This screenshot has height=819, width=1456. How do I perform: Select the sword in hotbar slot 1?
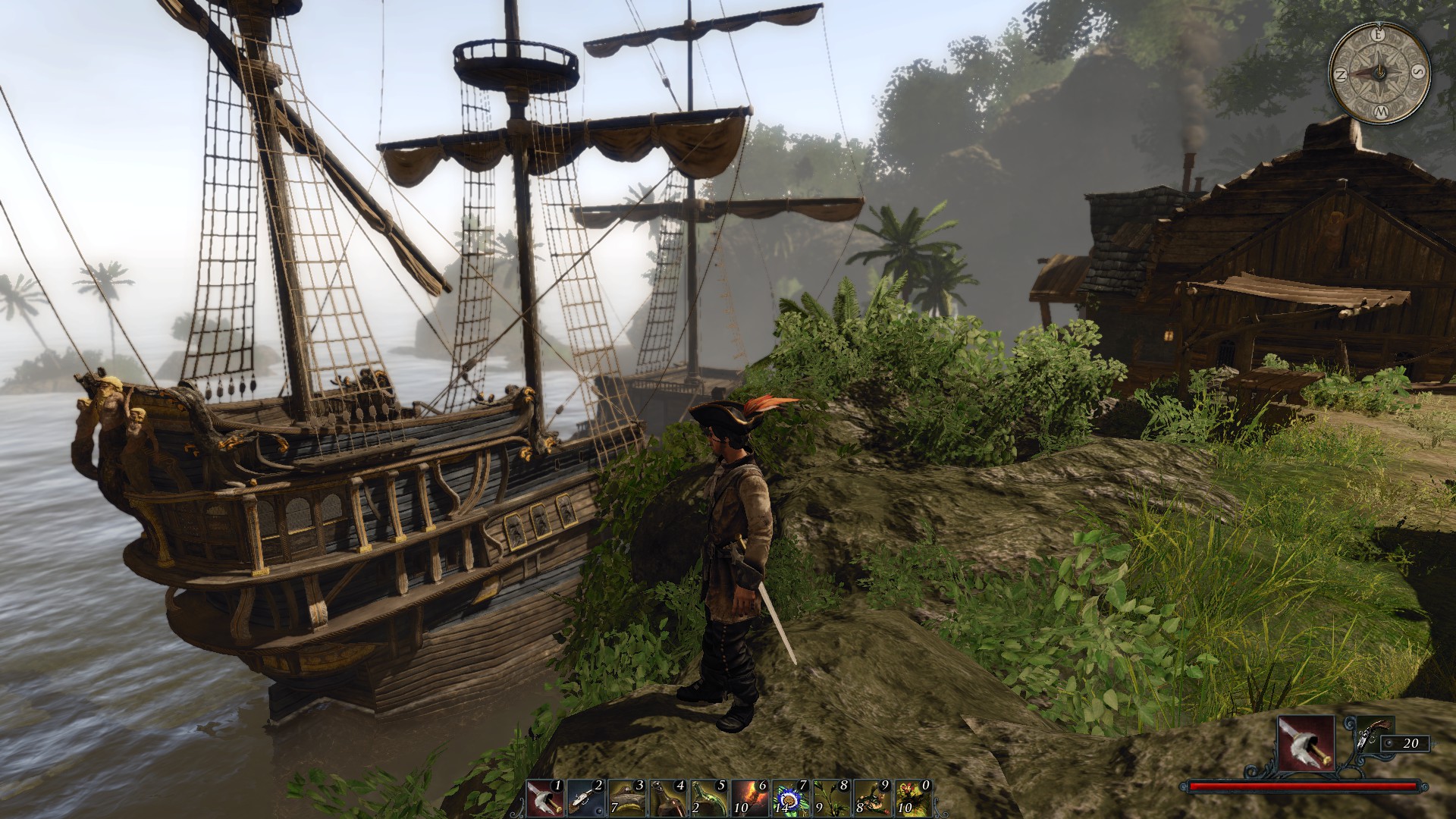pyautogui.click(x=545, y=799)
